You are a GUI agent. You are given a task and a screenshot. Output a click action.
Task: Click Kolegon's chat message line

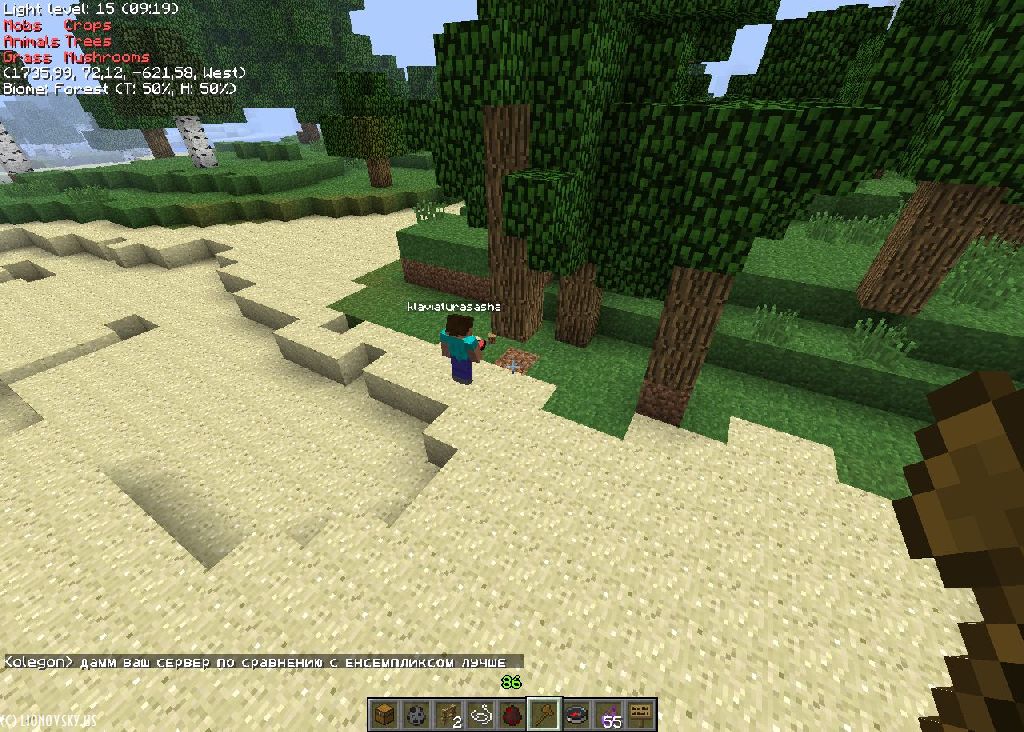point(262,662)
